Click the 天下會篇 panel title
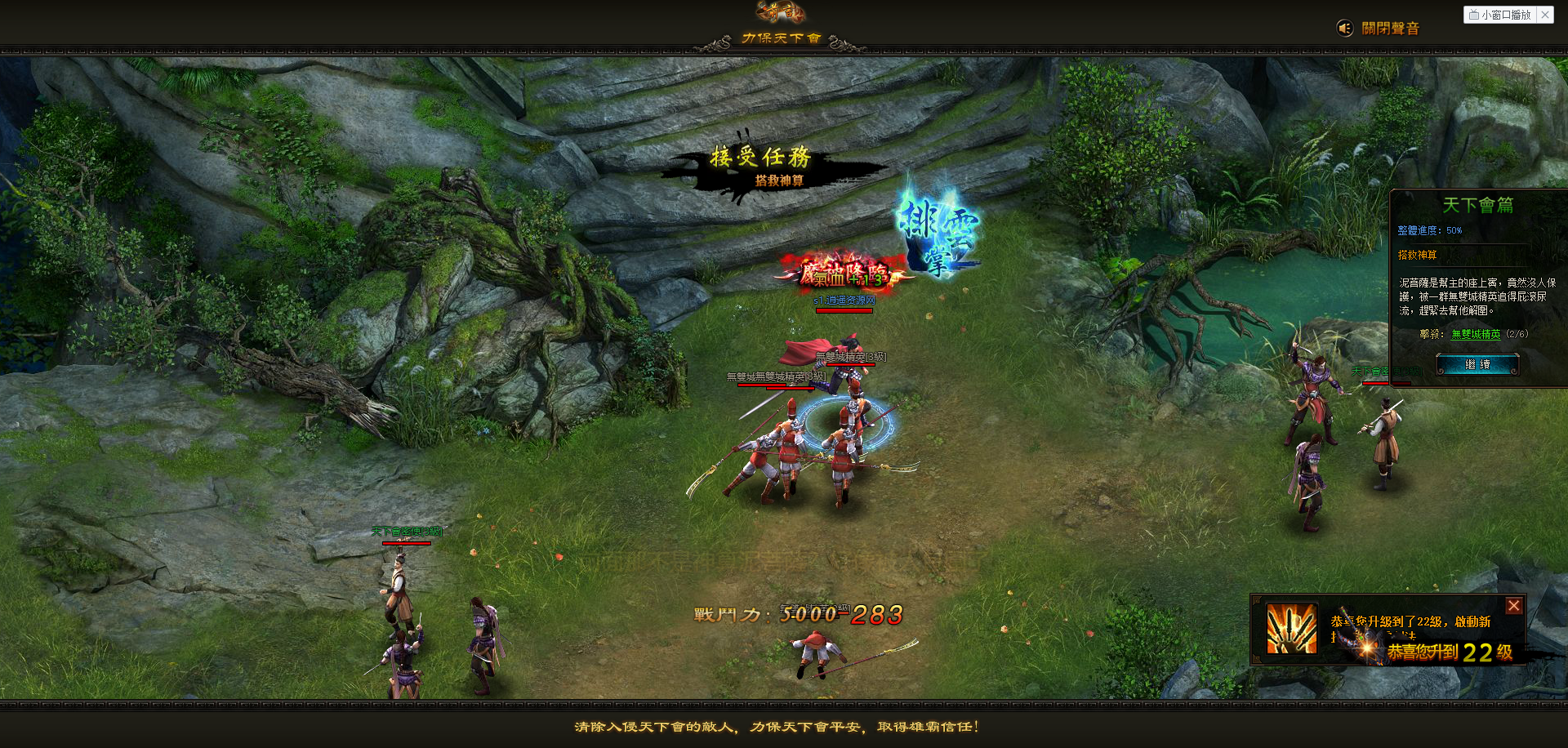The width and height of the screenshot is (1568, 748). (1478, 205)
